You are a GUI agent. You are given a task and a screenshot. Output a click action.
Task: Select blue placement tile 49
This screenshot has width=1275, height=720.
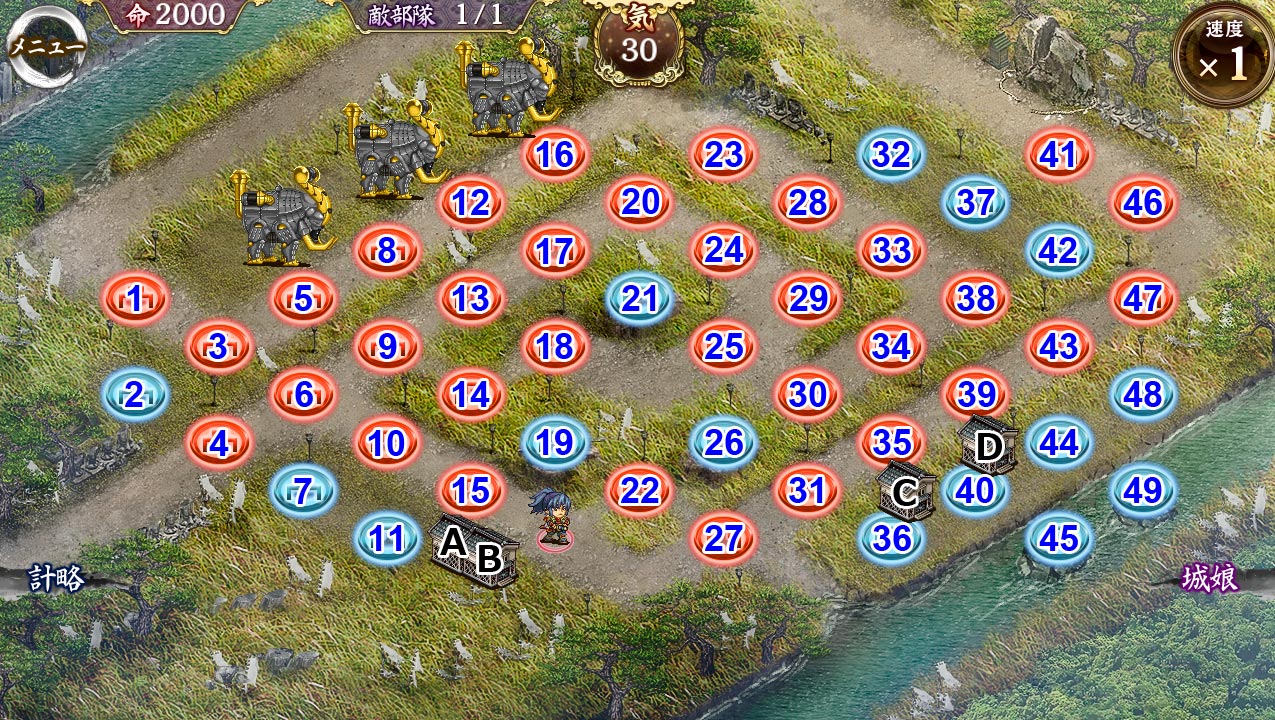[x=1143, y=490]
